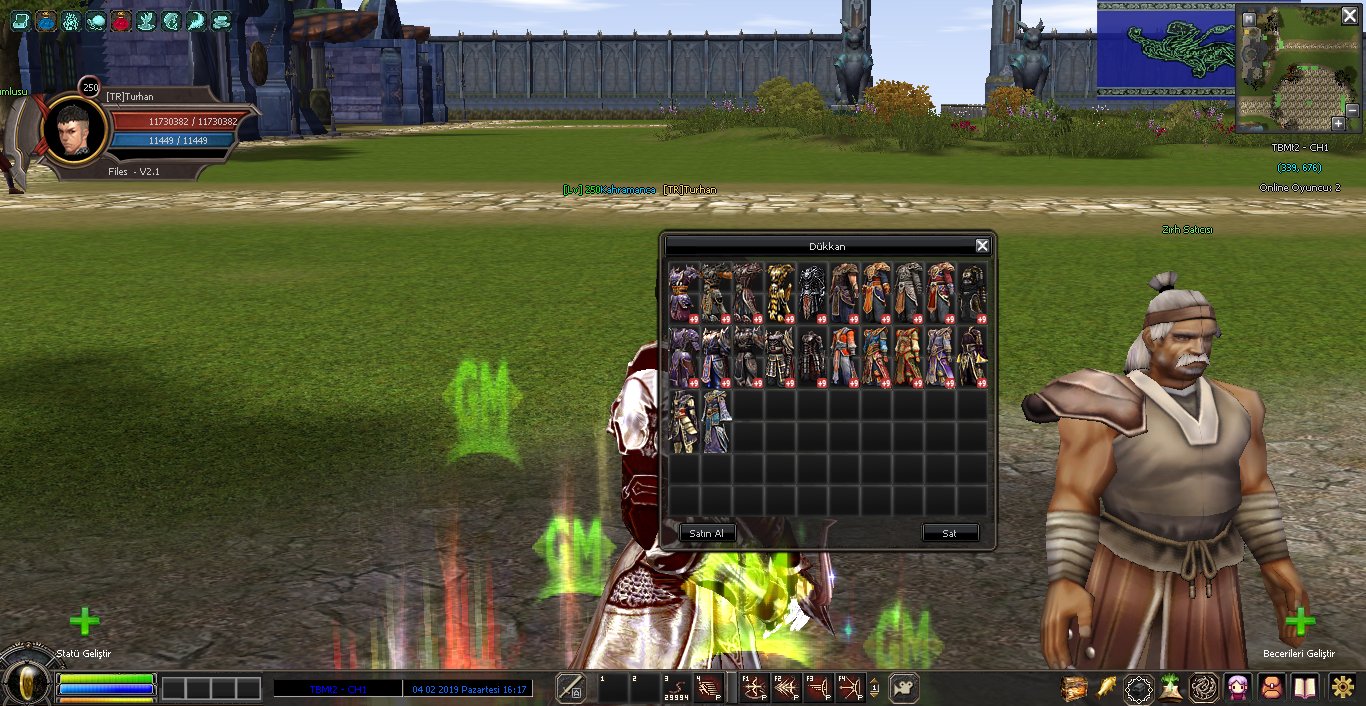Click the pink-haired character icon
1366x706 pixels.
tap(1238, 688)
